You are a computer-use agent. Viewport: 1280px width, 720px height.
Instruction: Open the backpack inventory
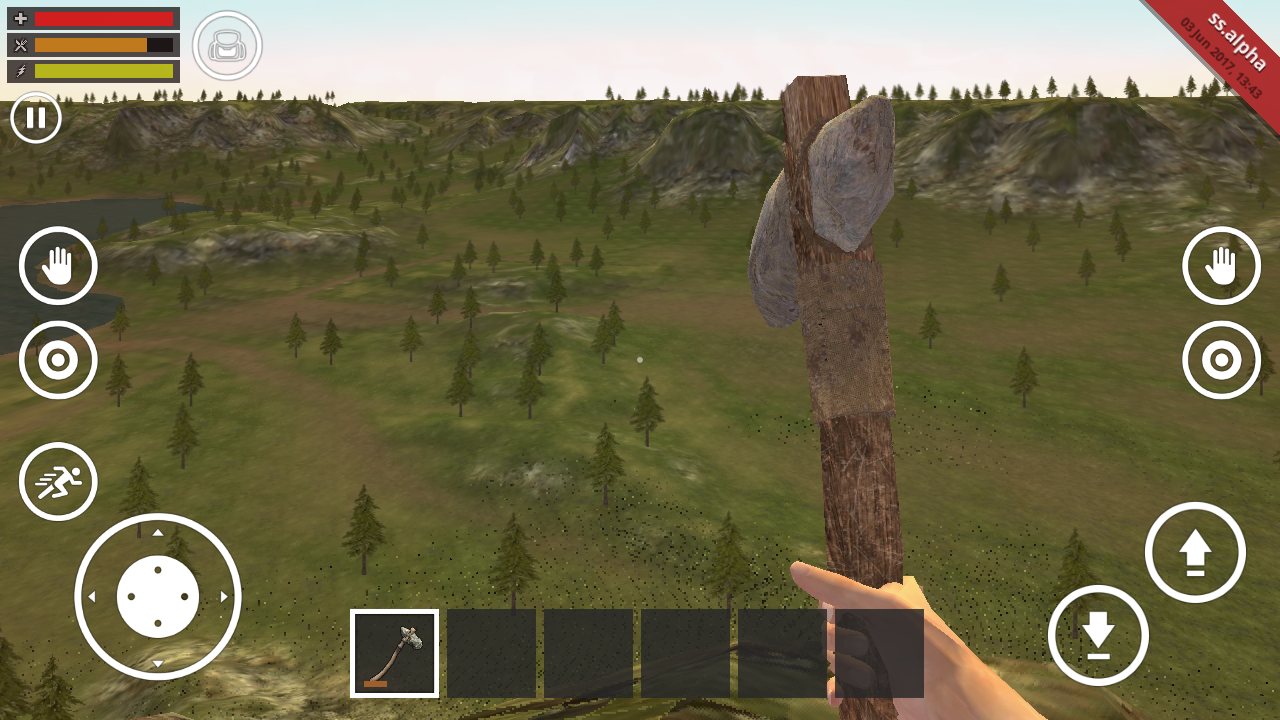(x=227, y=46)
